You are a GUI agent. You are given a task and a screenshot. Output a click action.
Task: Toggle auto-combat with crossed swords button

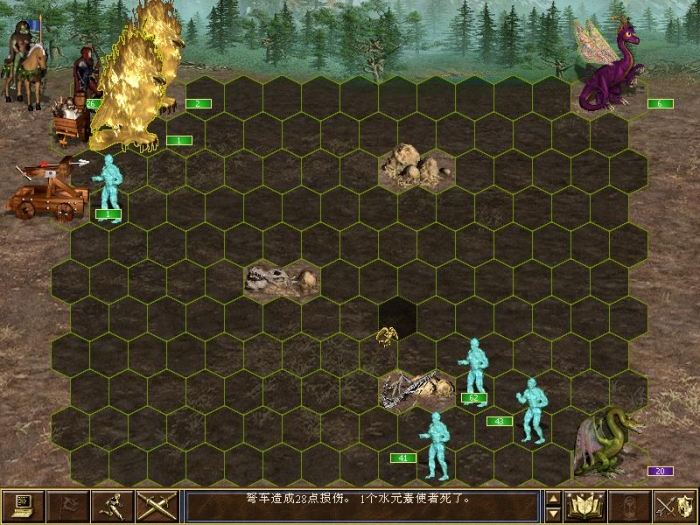coord(157,506)
